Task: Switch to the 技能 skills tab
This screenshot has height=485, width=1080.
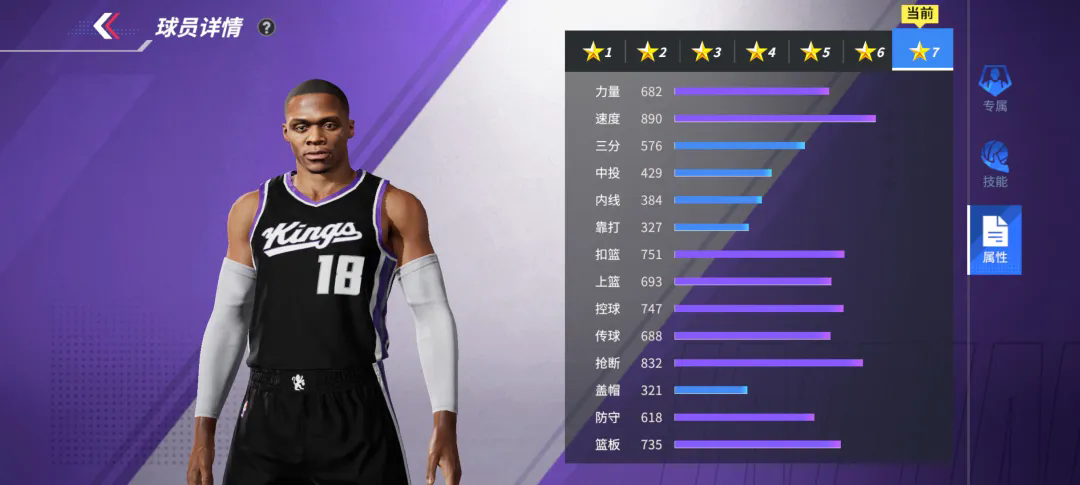Action: coord(994,165)
